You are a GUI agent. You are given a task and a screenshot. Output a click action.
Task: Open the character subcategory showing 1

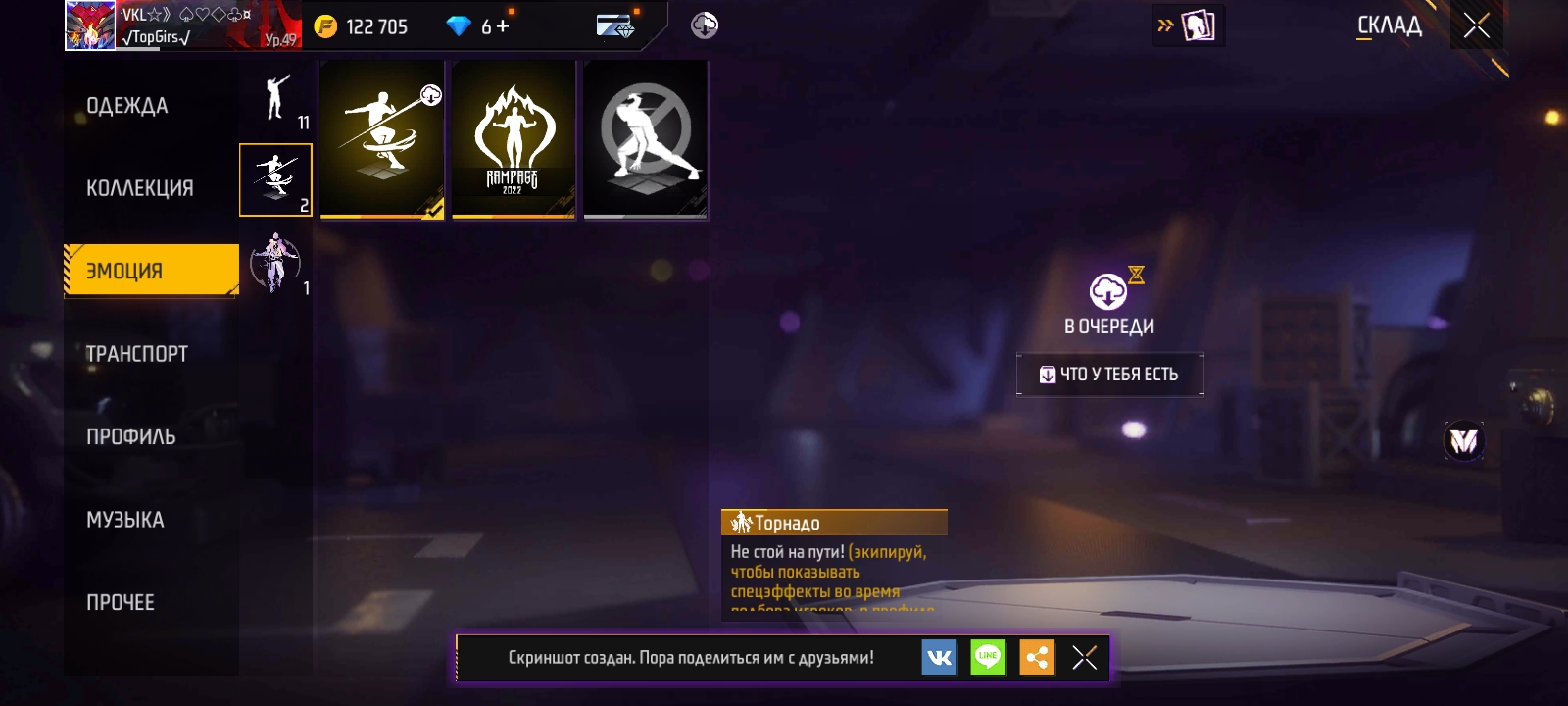pyautogui.click(x=275, y=263)
